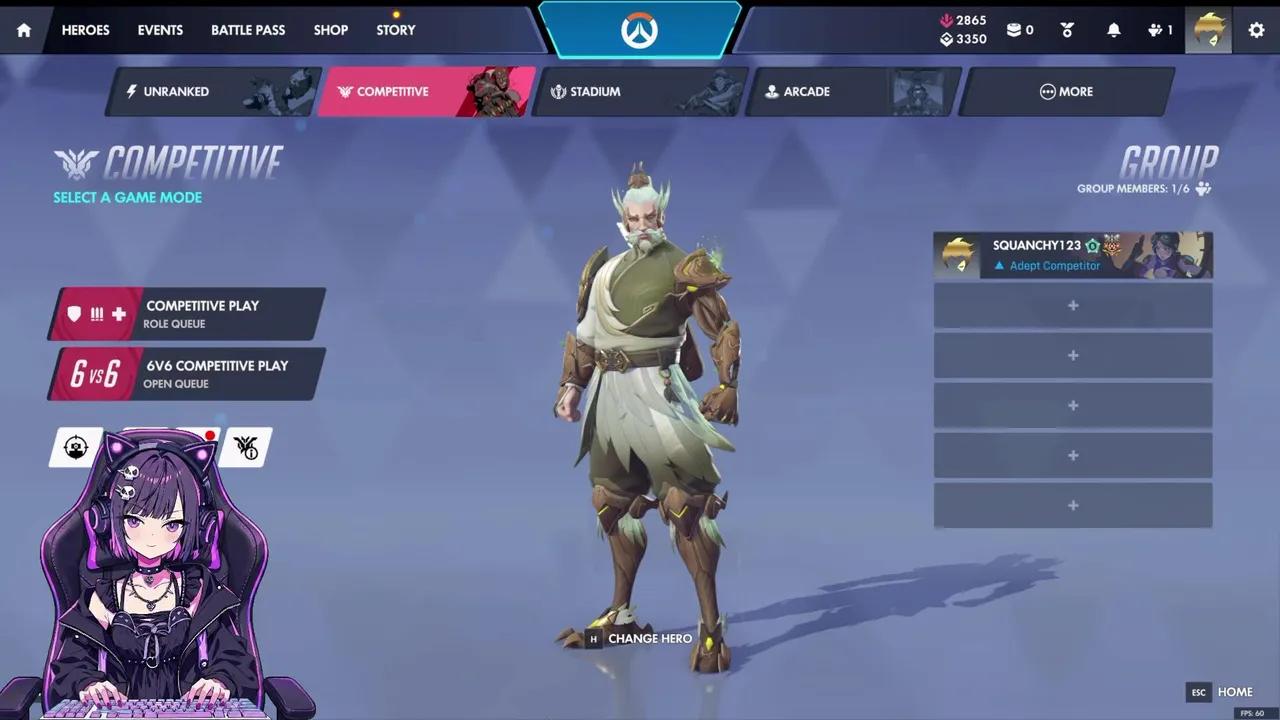This screenshot has width=1280, height=720.
Task: View competitive rank info icon
Action: (x=245, y=447)
